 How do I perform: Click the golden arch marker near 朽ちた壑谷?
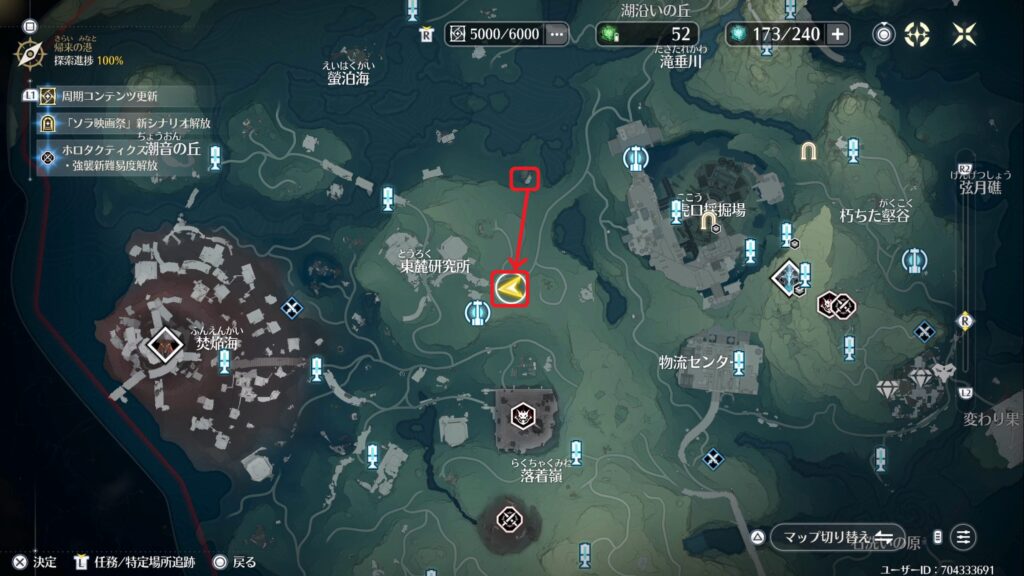(808, 151)
